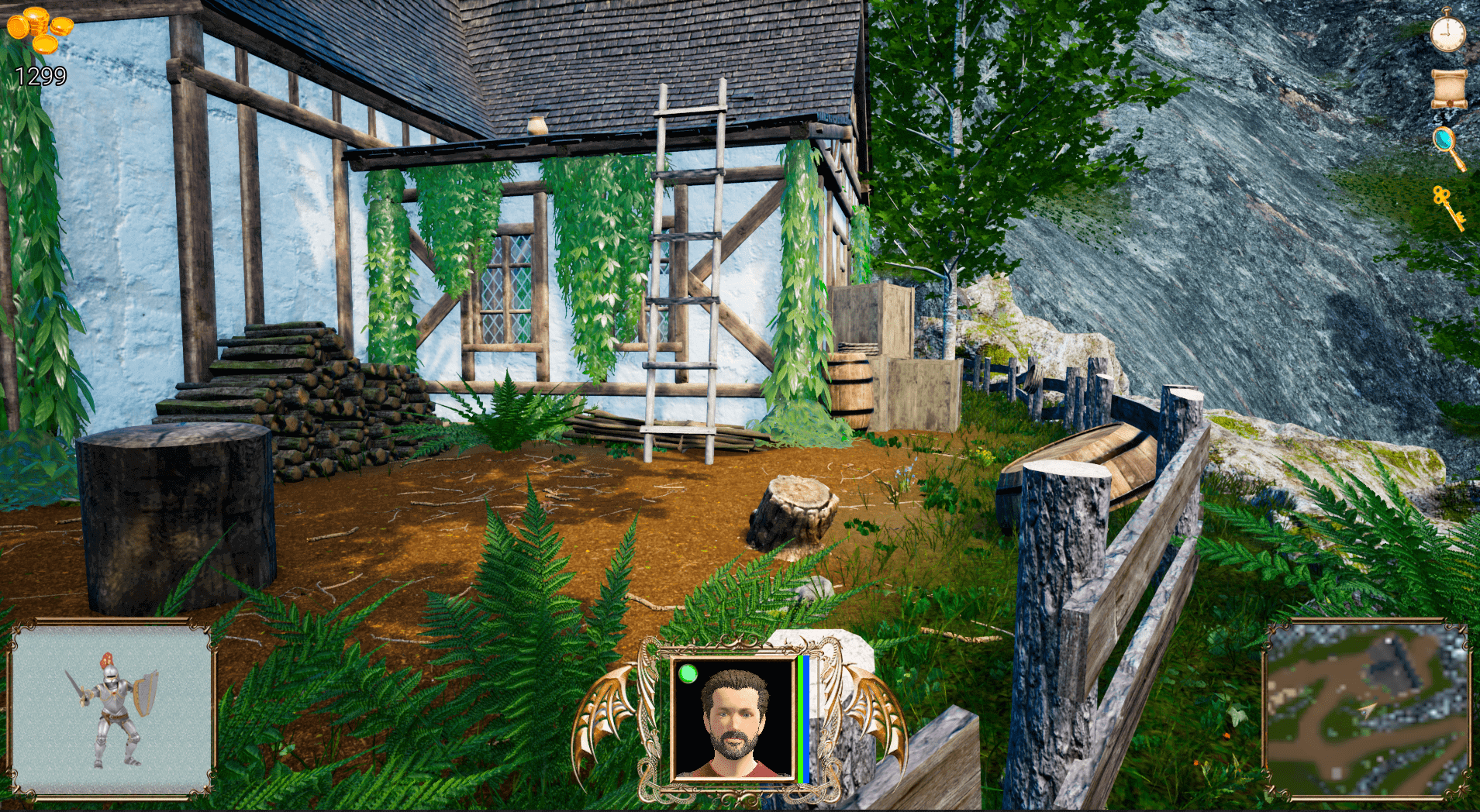Click the armored knight panel

(x=112, y=709)
